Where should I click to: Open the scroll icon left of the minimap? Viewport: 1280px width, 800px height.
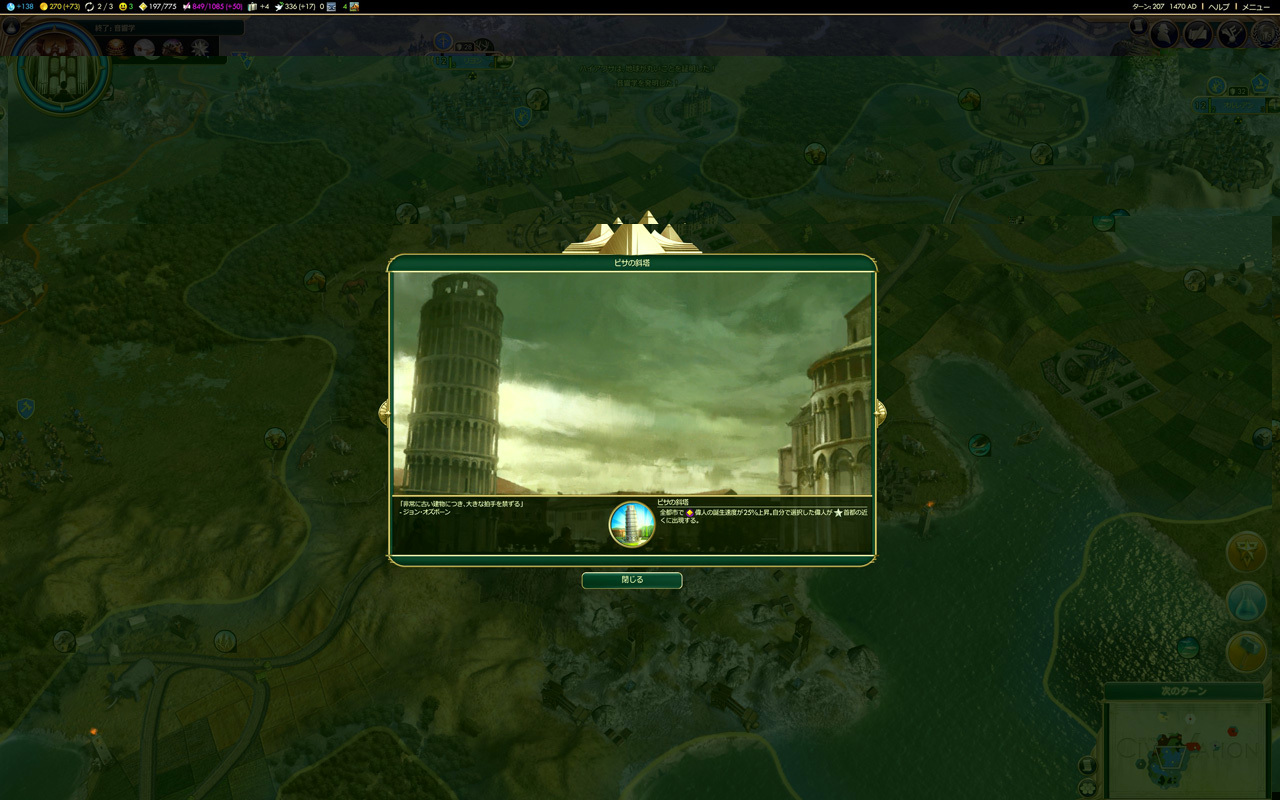point(1087,765)
